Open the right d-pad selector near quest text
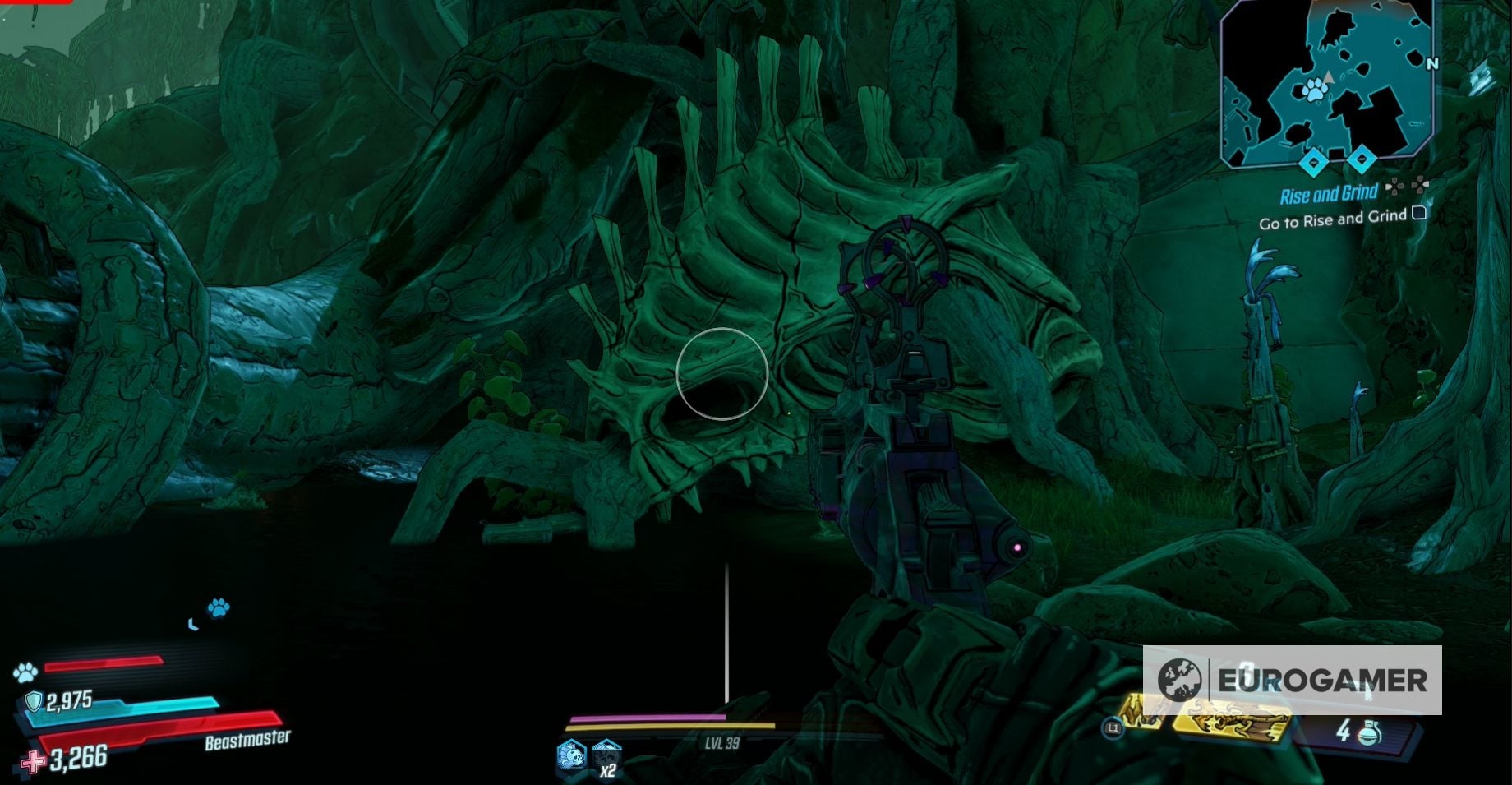Image resolution: width=1512 pixels, height=785 pixels. tap(1421, 186)
